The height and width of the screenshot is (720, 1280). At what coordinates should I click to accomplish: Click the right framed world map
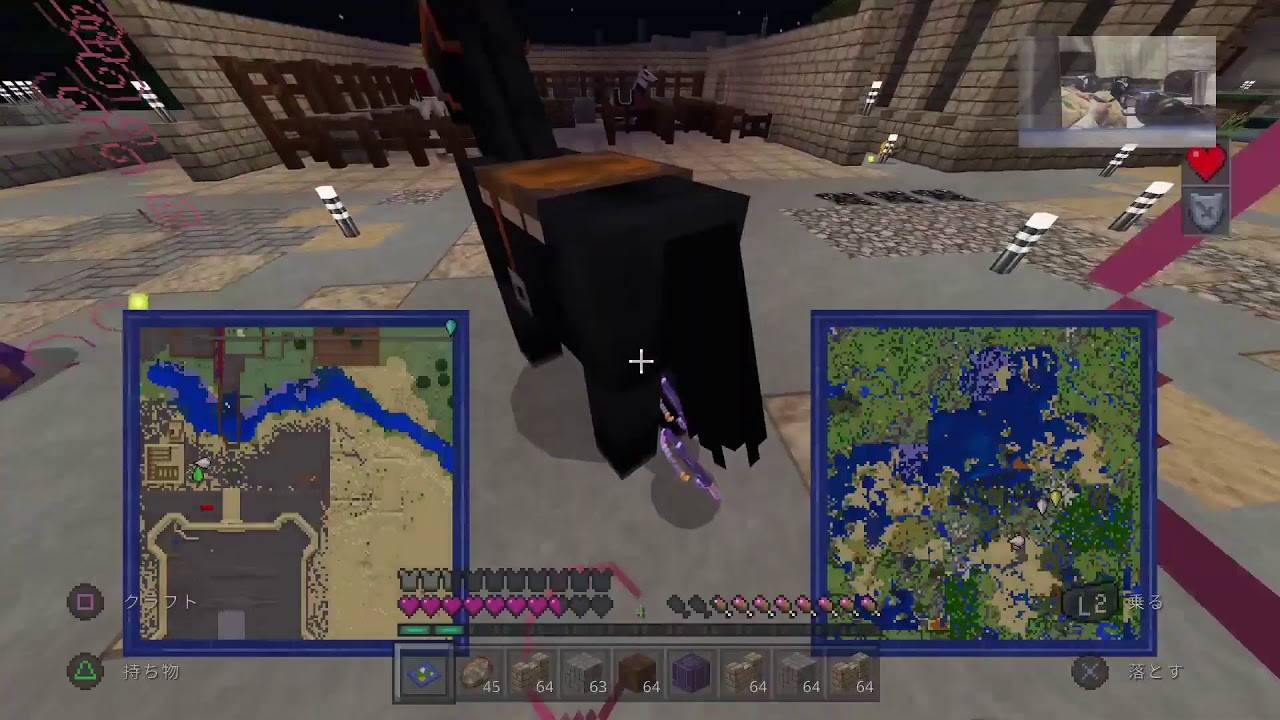click(x=985, y=480)
